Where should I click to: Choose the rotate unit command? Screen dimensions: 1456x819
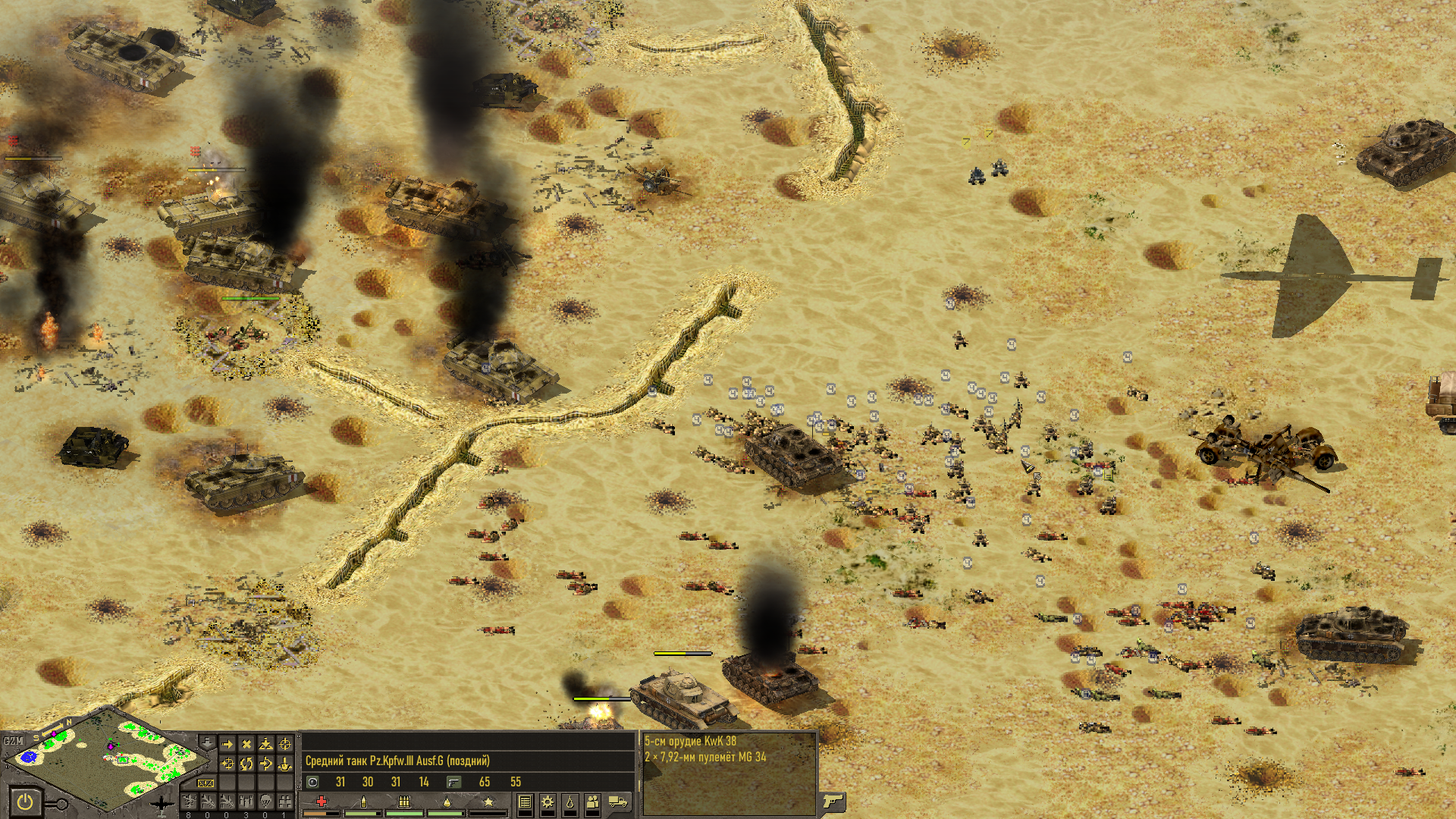click(x=246, y=764)
